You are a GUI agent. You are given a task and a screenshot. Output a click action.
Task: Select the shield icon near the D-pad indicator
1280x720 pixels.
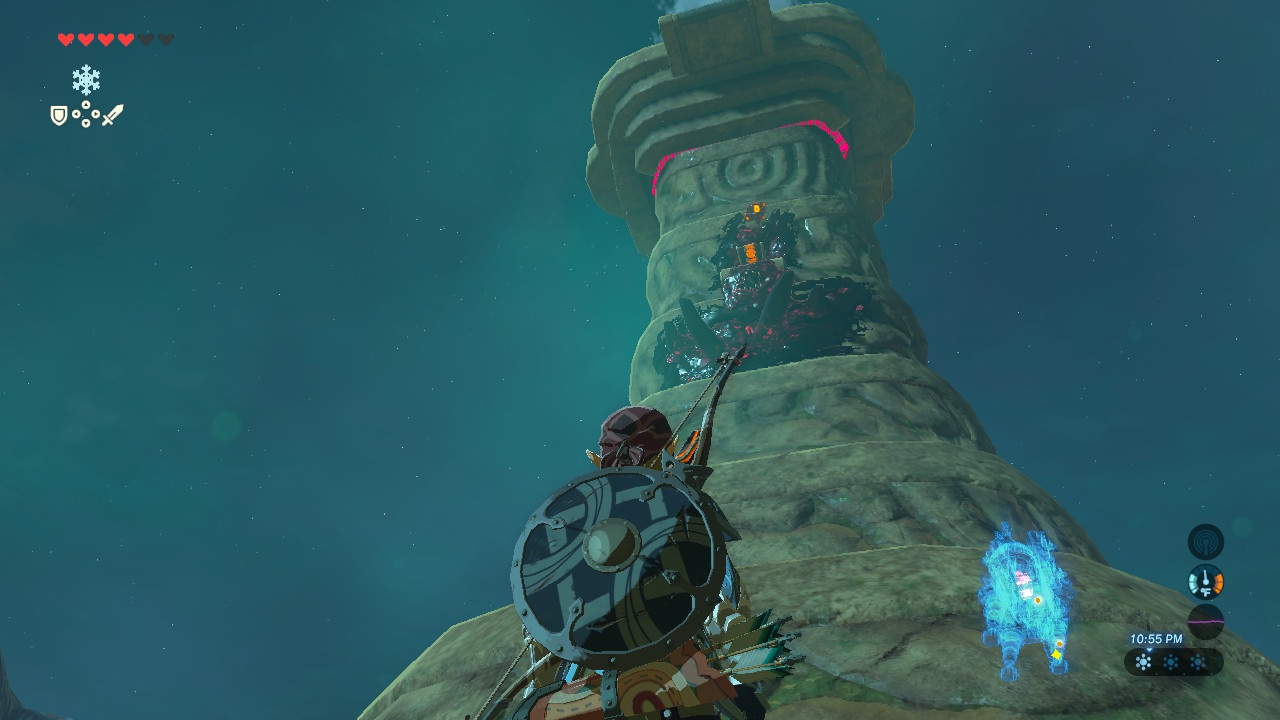click(x=57, y=113)
